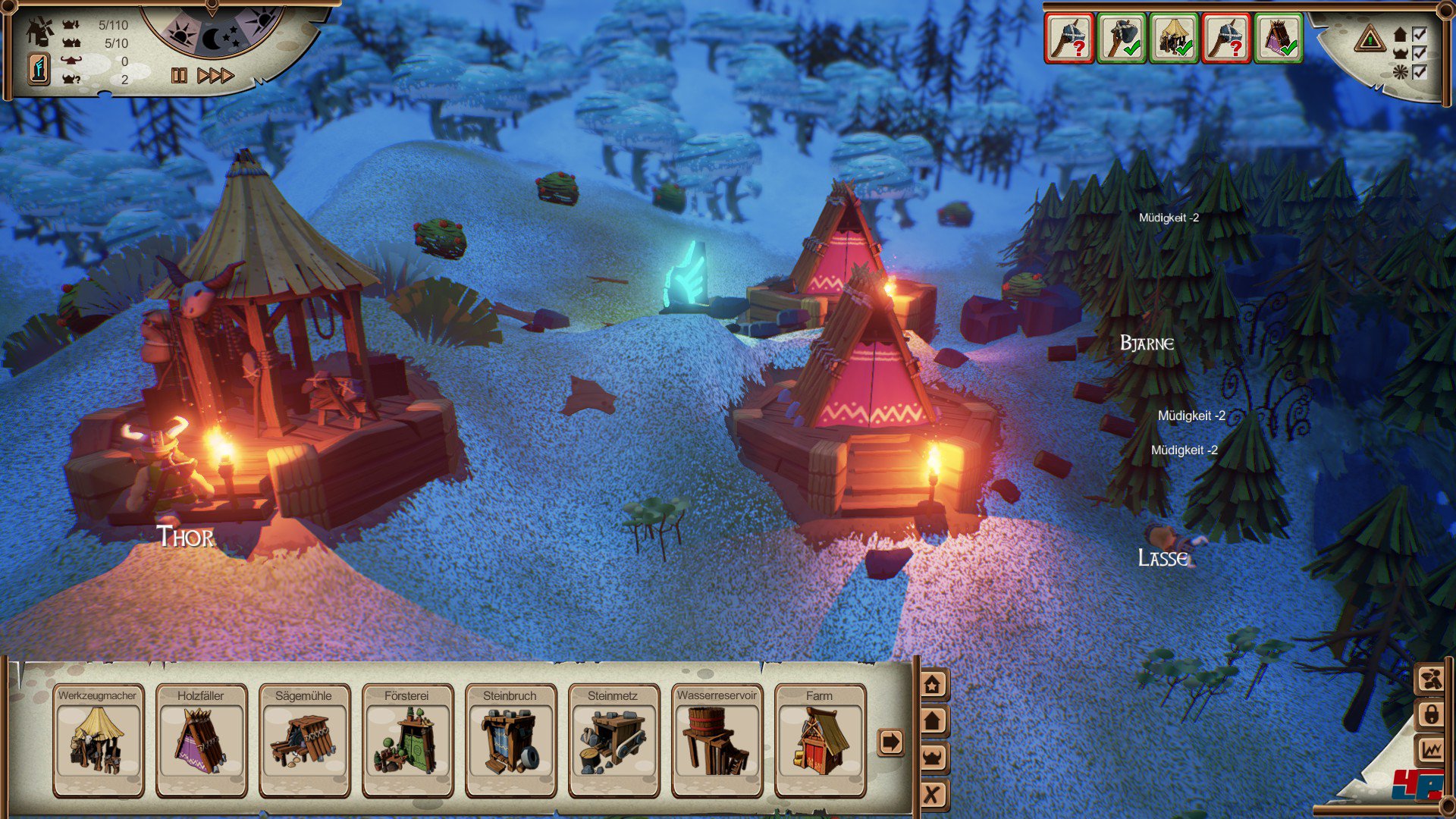1456x819 pixels.
Task: Choose the Holzfäller building to construct
Action: (201, 739)
